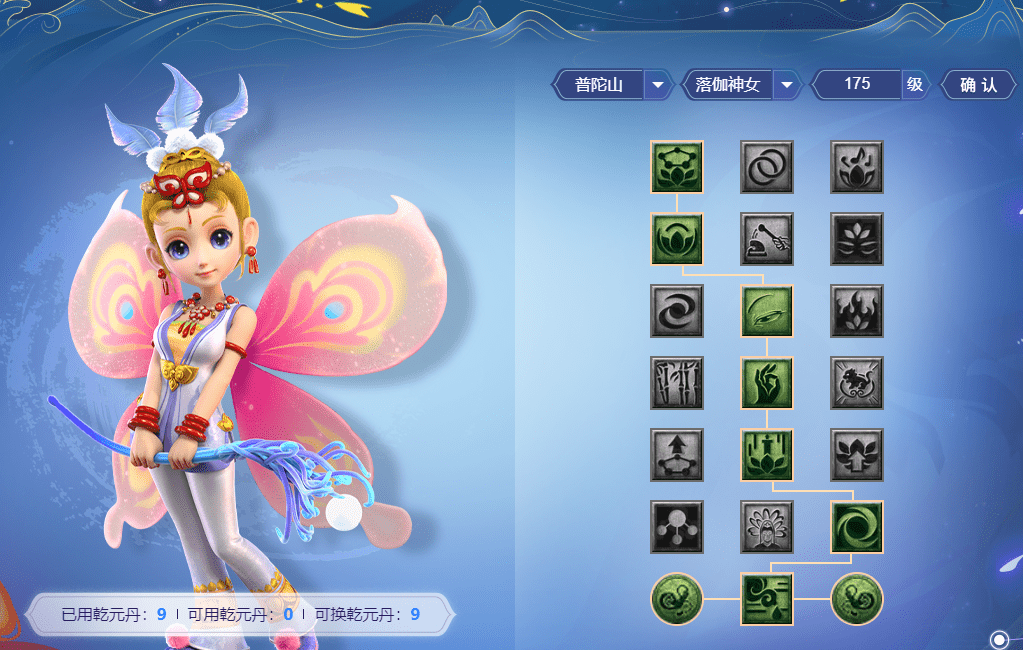Pick the green sword-over-lotus skill node
Viewport: 1023px width, 650px height.
click(767, 455)
